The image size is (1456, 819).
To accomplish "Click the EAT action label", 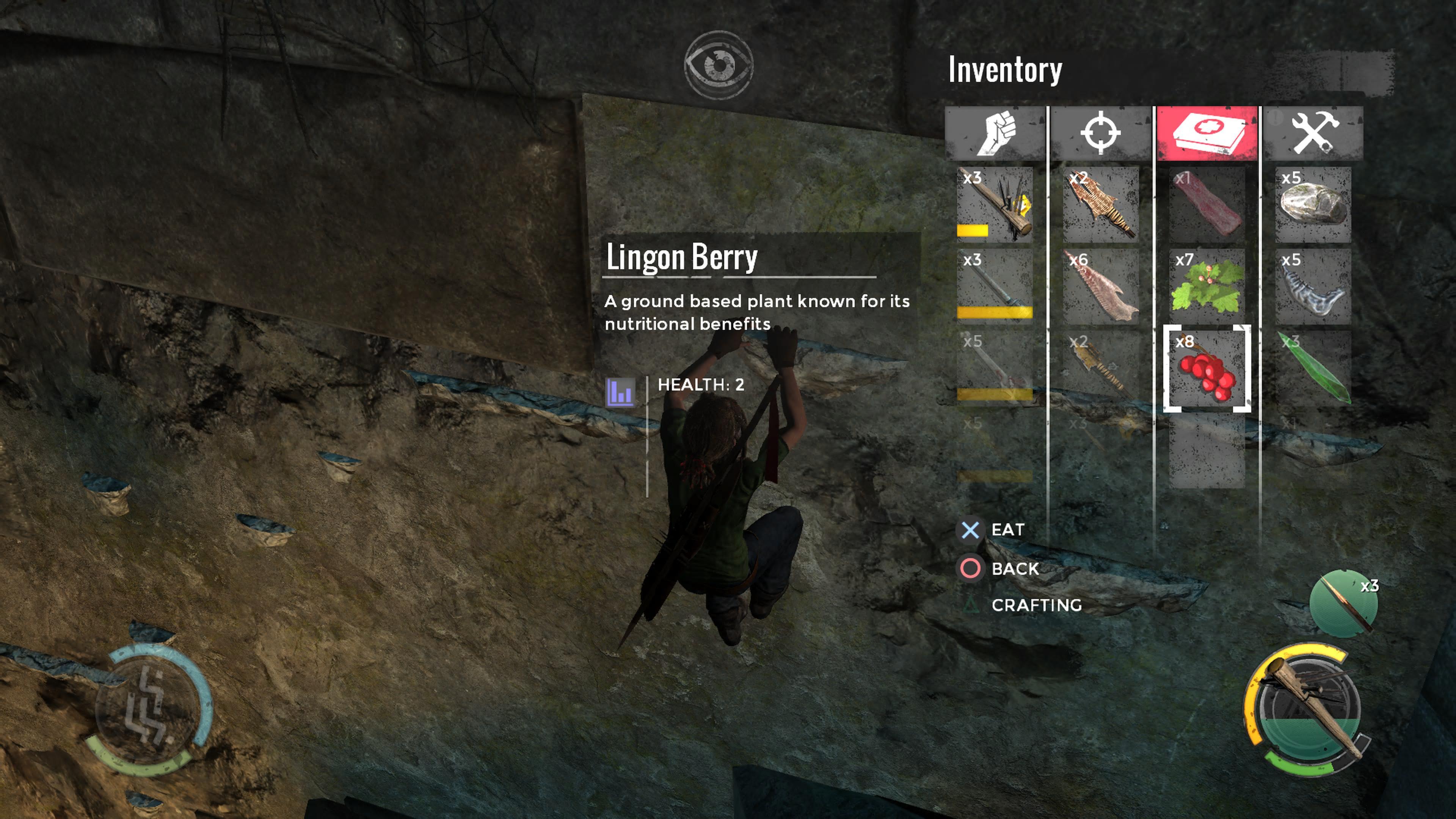I will pos(1007,530).
